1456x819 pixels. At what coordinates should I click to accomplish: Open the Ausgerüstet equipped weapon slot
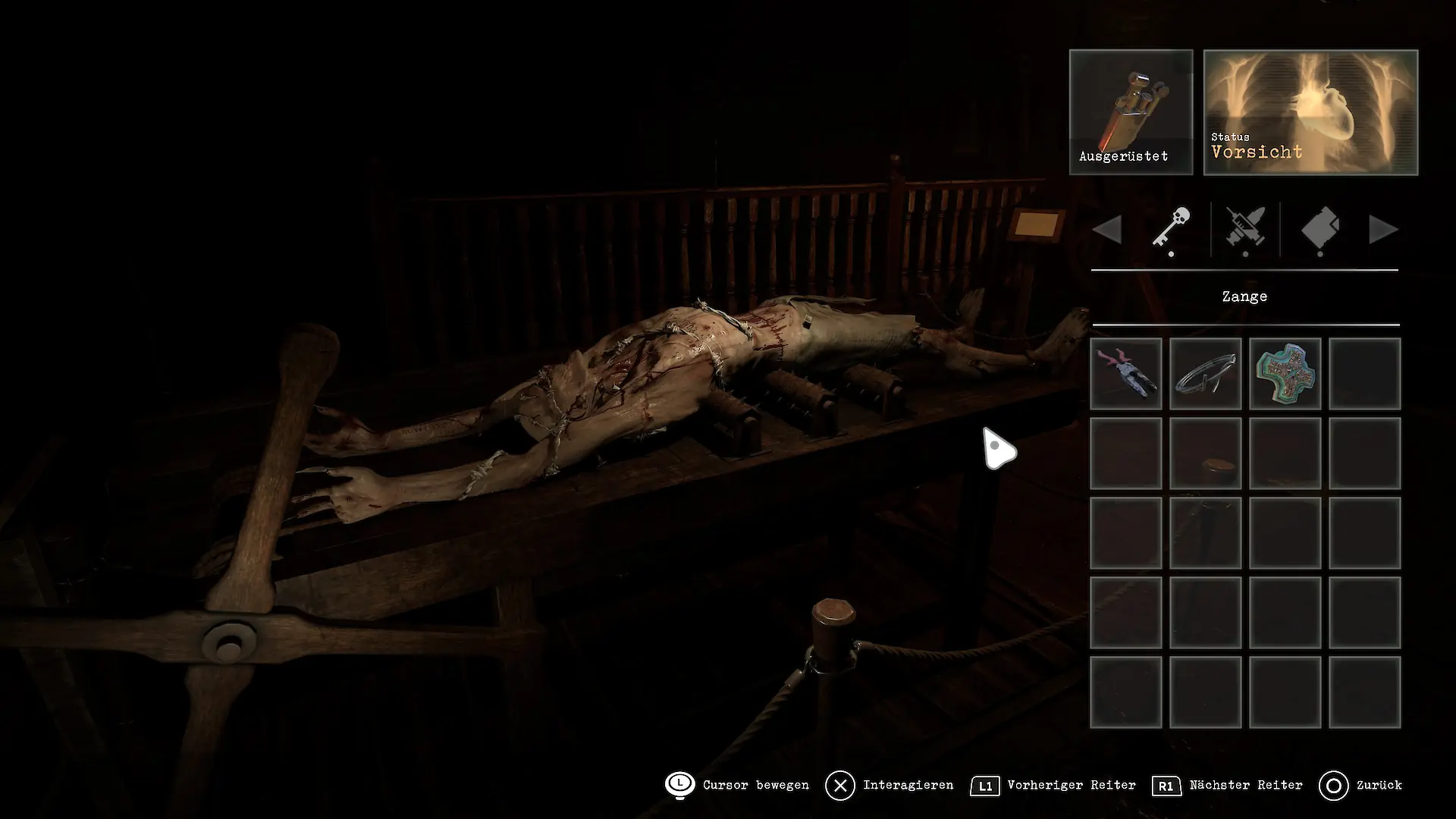point(1131,112)
